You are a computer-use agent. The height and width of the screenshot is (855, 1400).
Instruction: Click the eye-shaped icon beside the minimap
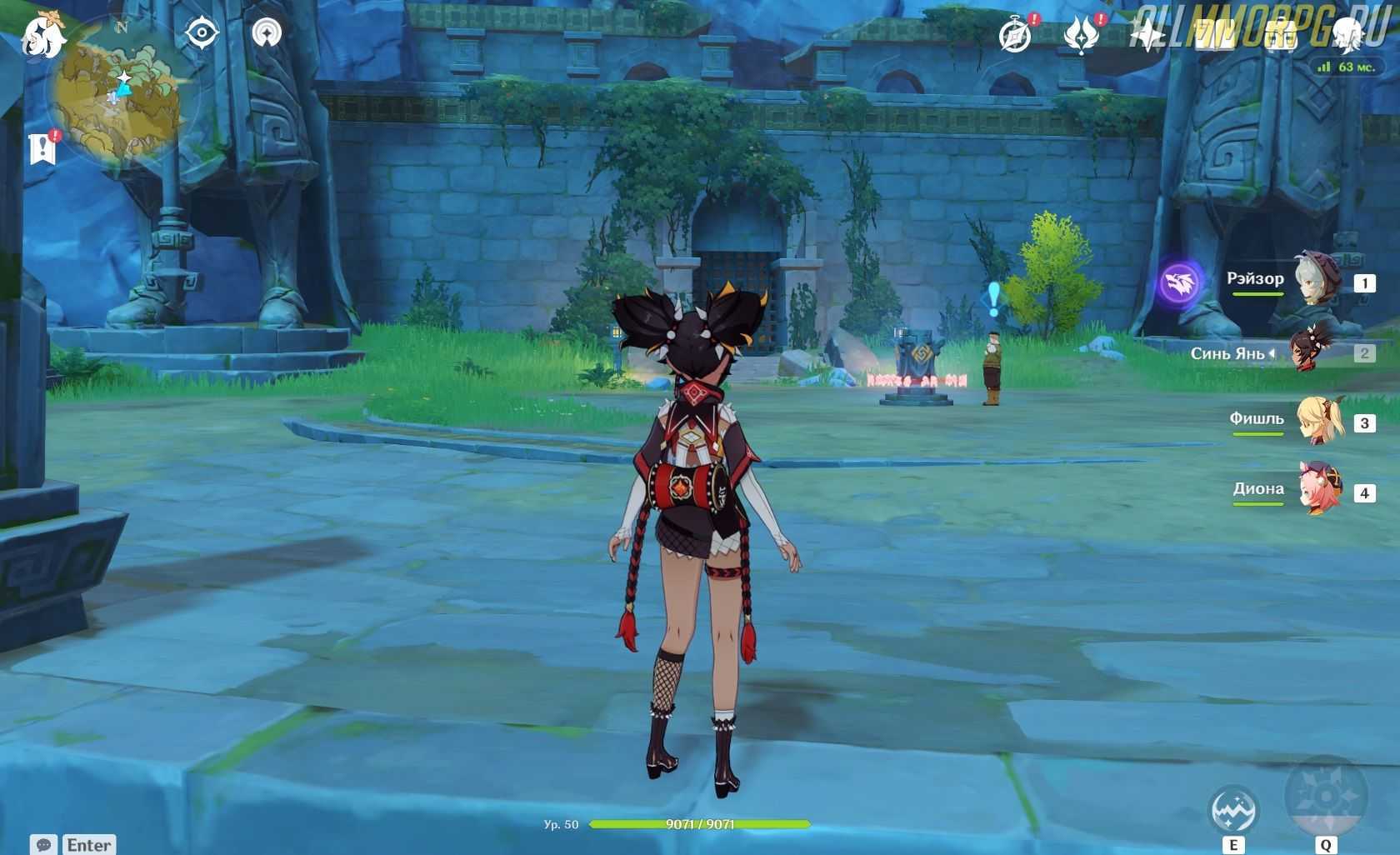202,34
